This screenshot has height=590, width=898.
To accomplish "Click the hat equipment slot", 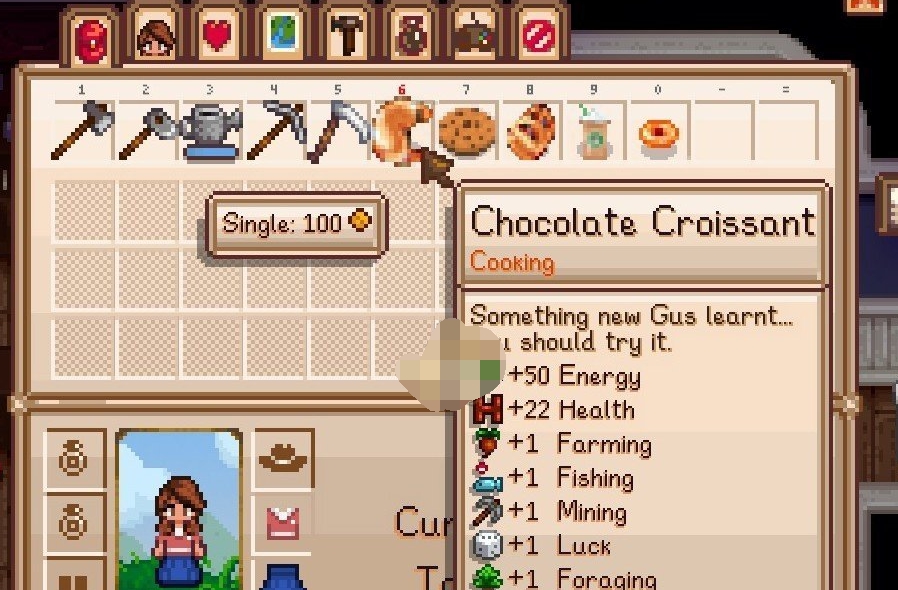I will tap(283, 460).
